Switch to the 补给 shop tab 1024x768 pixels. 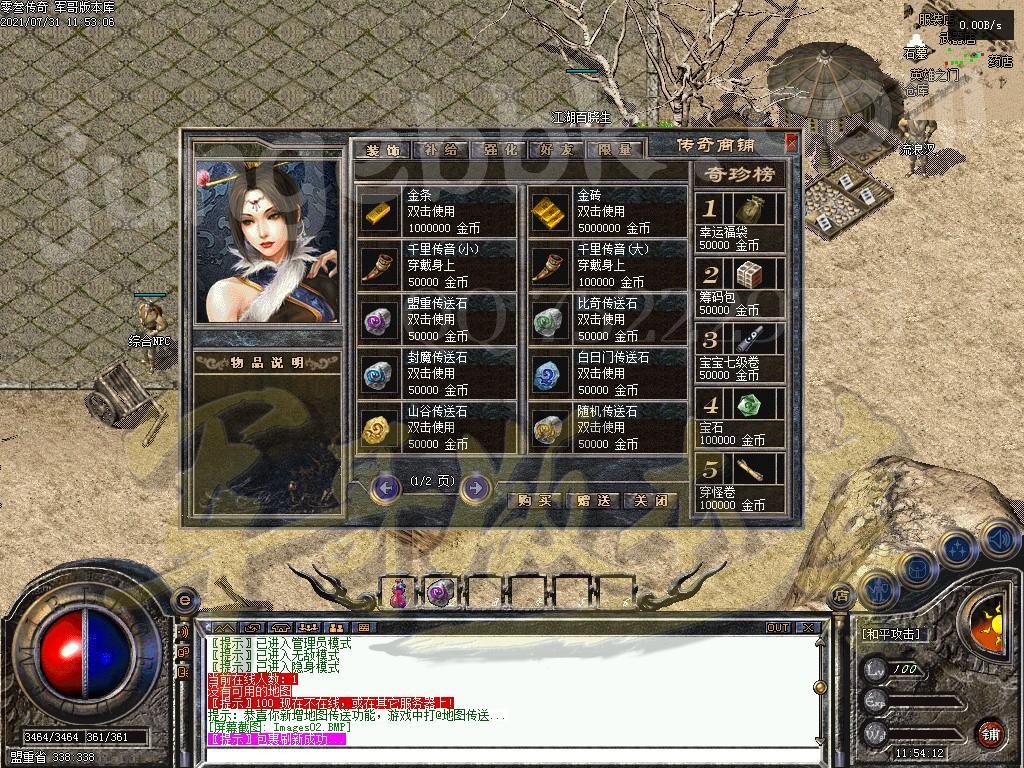441,150
